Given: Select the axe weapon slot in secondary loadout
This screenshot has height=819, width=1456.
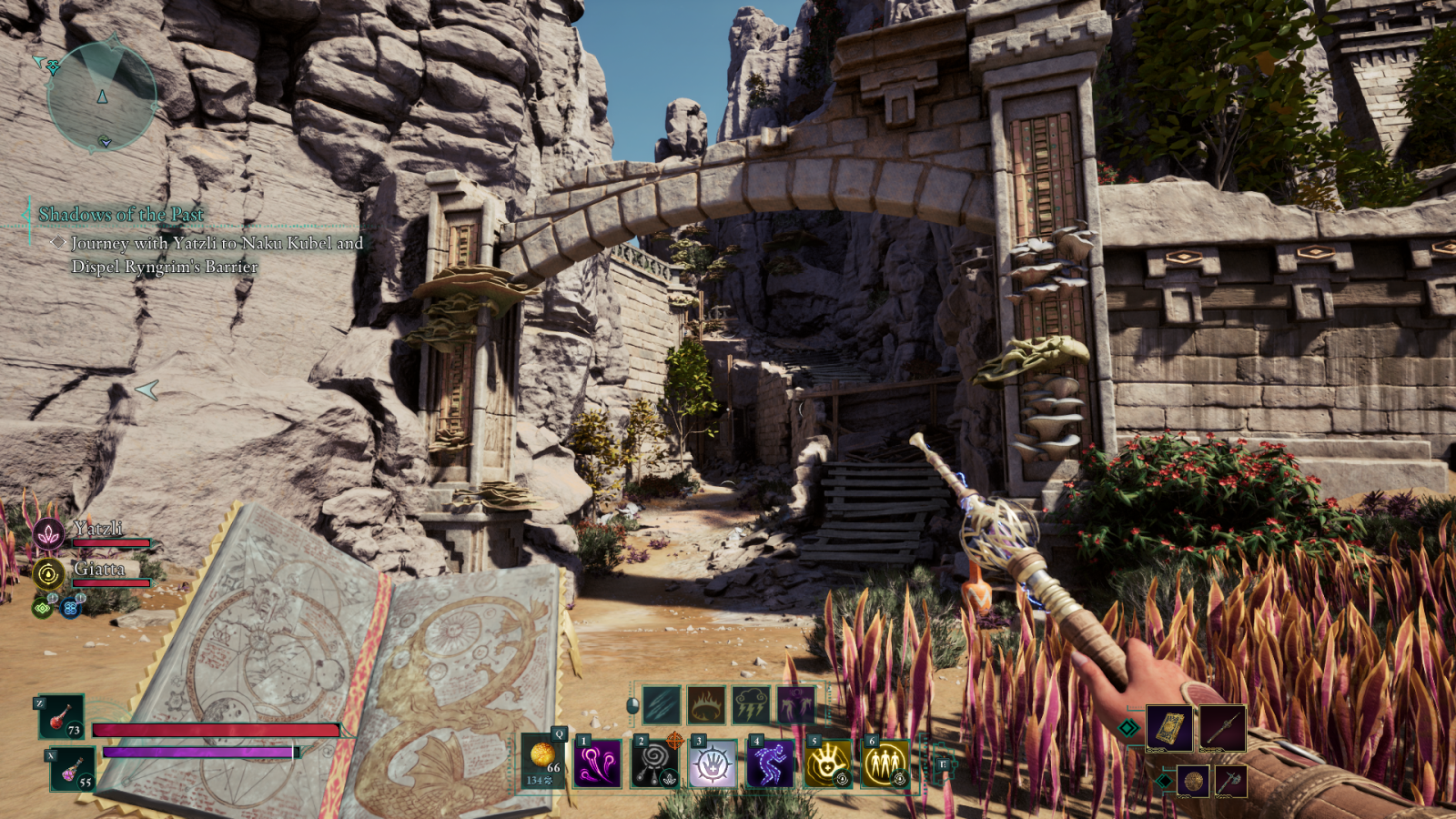Looking at the screenshot, I should click(x=1230, y=781).
